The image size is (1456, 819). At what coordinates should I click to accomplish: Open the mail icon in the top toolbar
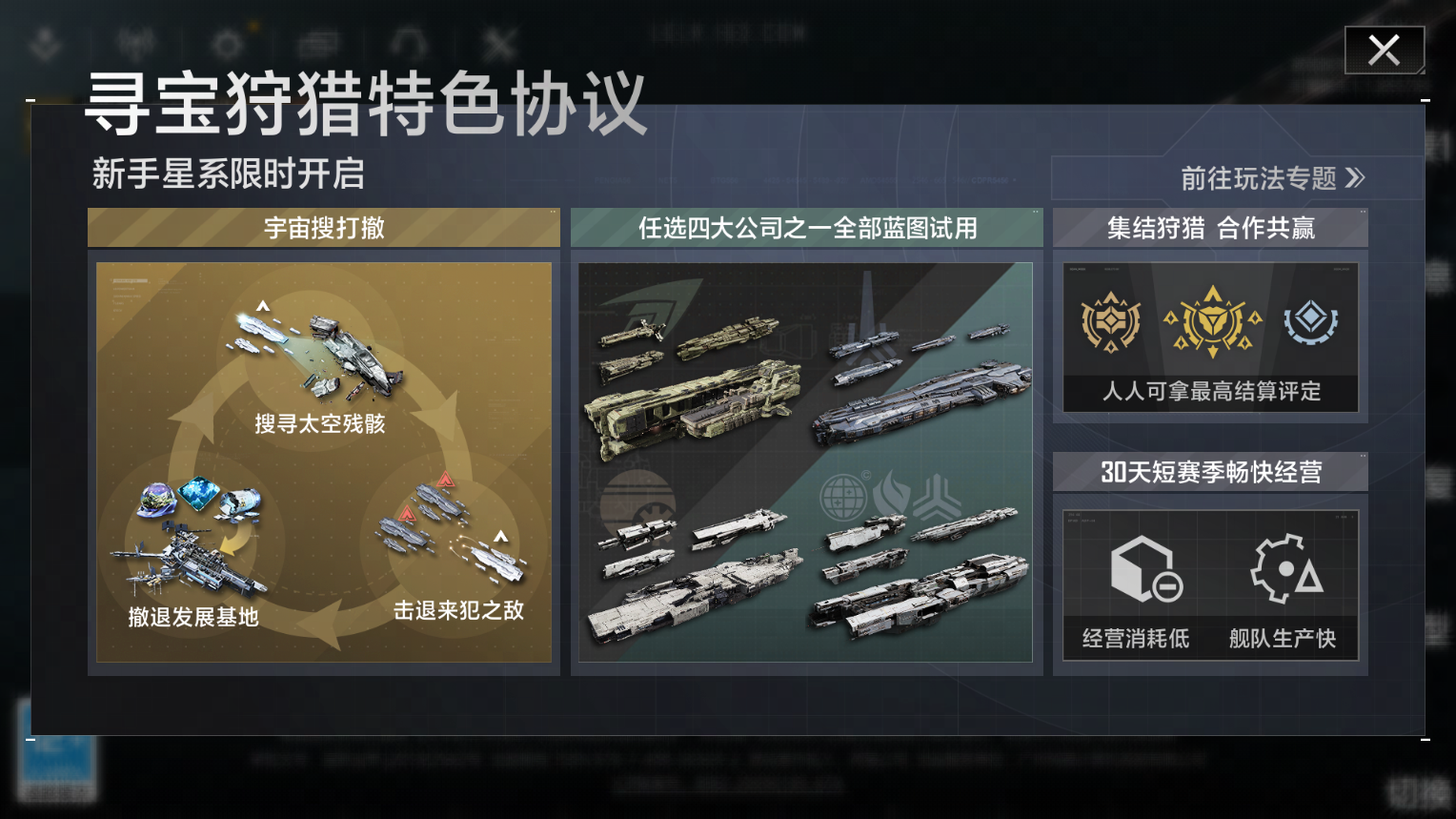319,43
